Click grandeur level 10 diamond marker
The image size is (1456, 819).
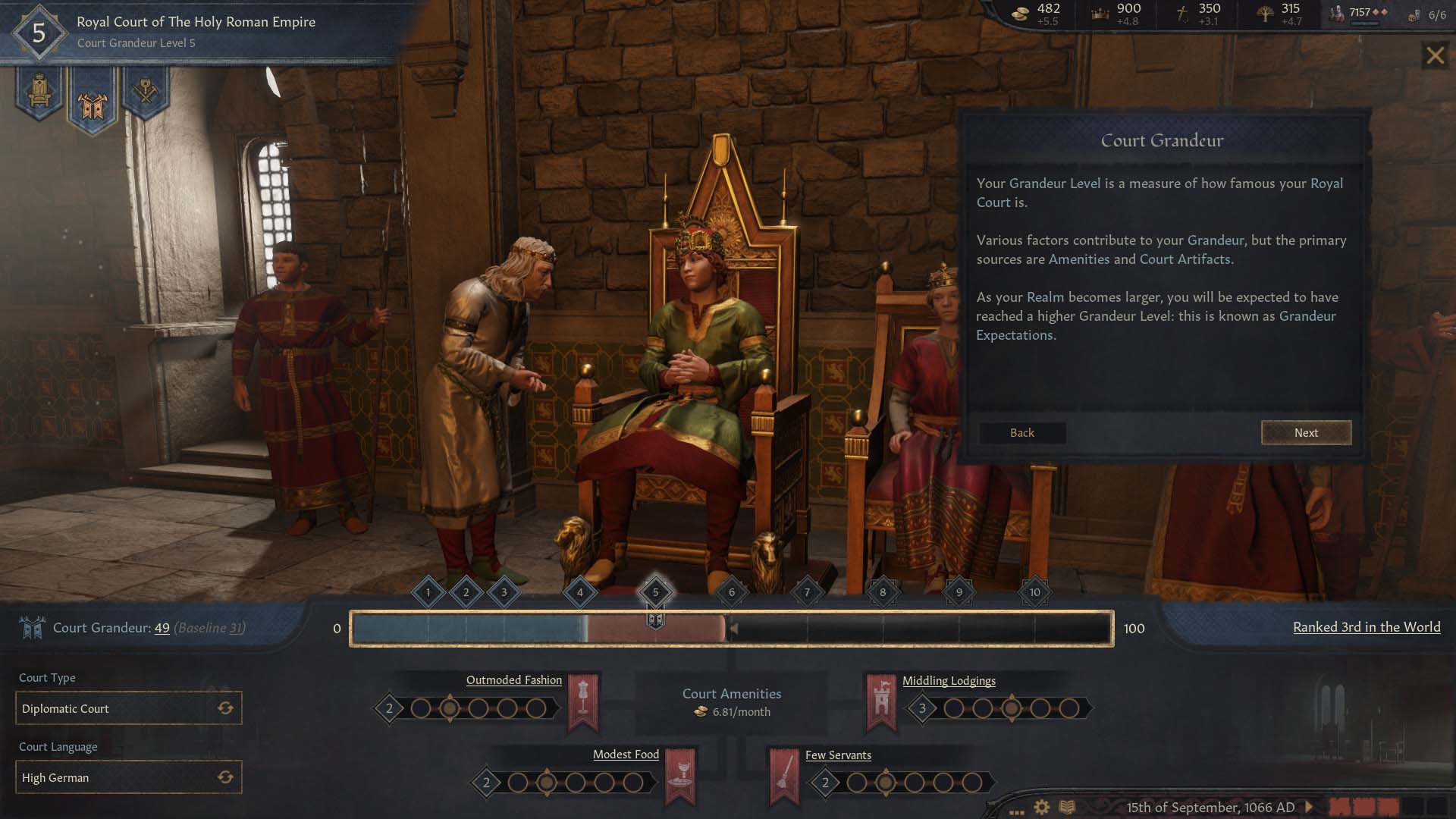tap(1034, 592)
